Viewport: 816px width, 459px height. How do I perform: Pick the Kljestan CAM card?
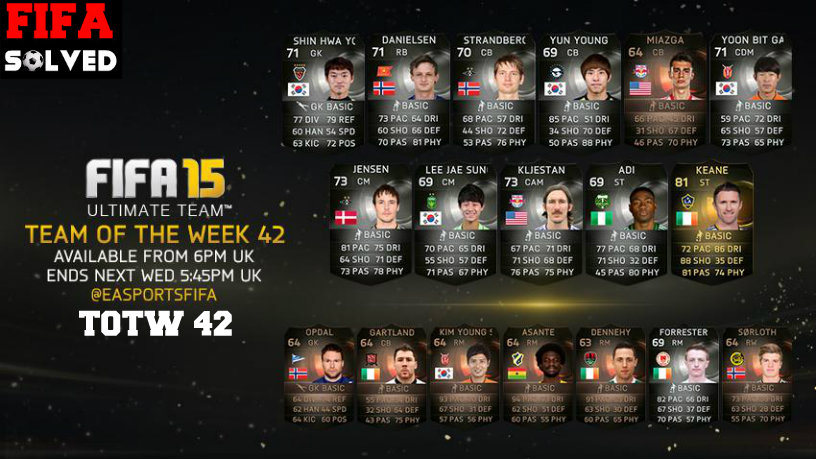pos(538,222)
